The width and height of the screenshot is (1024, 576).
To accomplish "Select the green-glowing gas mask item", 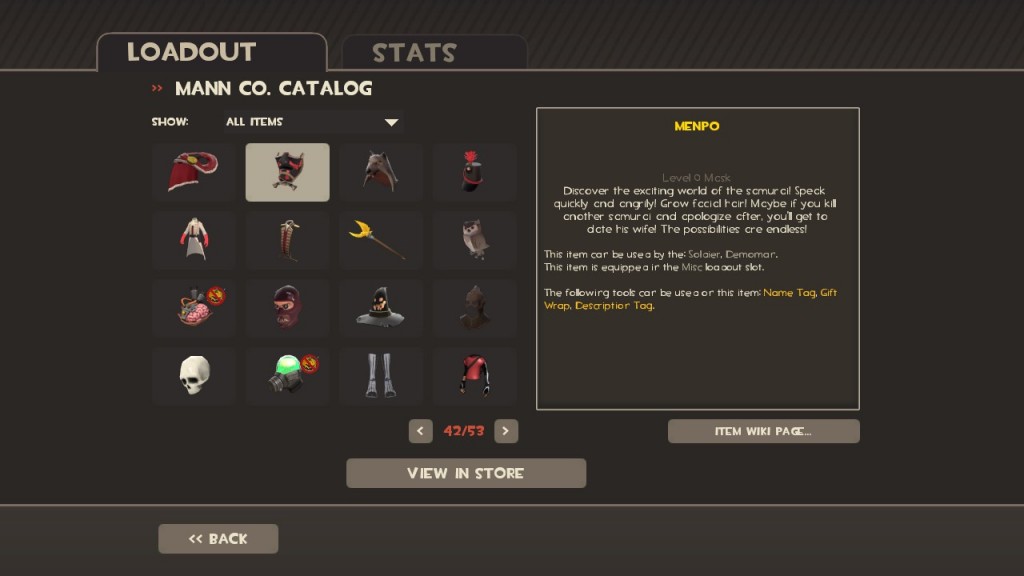I will (287, 376).
